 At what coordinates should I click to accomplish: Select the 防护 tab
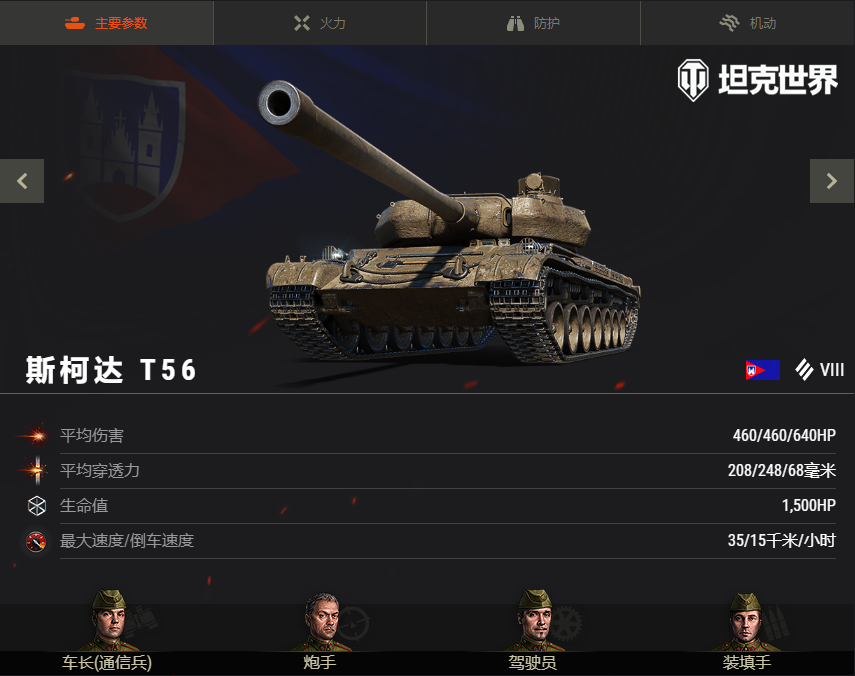click(533, 23)
